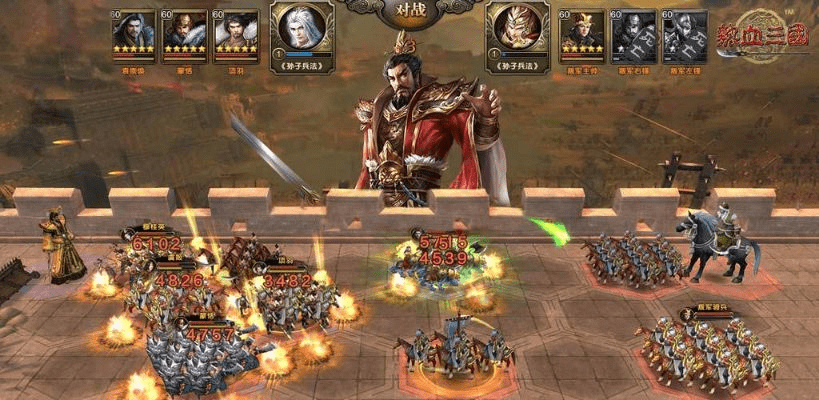Image resolution: width=819 pixels, height=400 pixels.
Task: Select the 项羽 hero portrait
Action: coord(235,33)
